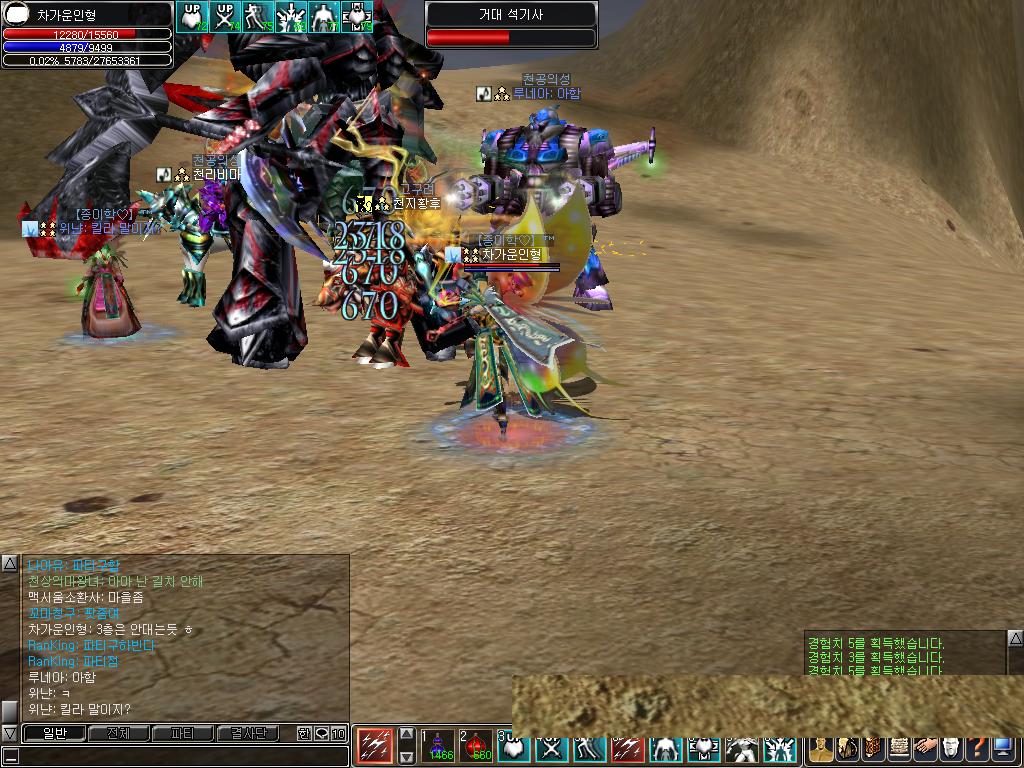Open the computer monitor system menu

(x=1004, y=748)
